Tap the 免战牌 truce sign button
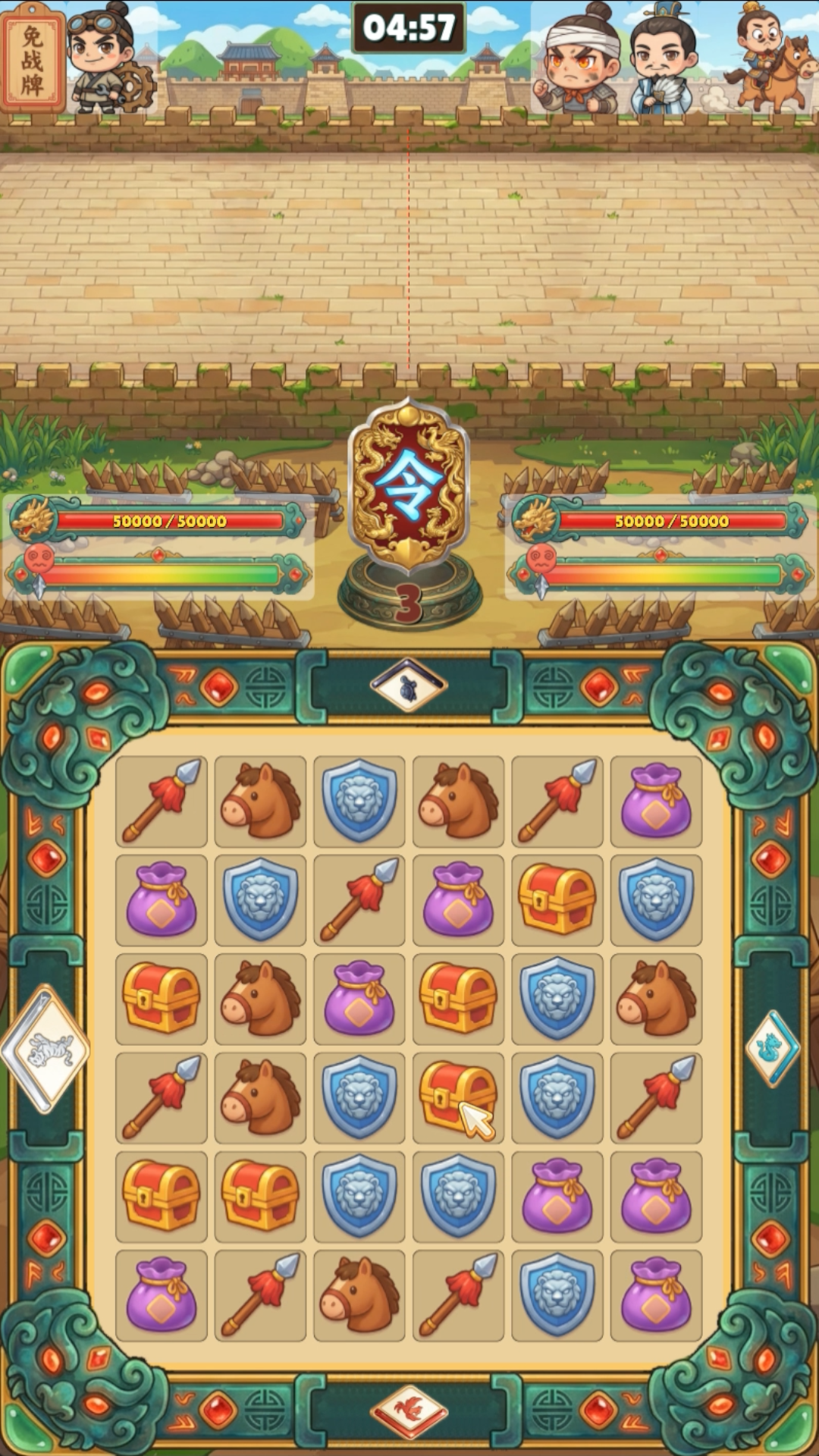Viewport: 819px width, 1456px height. [33, 58]
